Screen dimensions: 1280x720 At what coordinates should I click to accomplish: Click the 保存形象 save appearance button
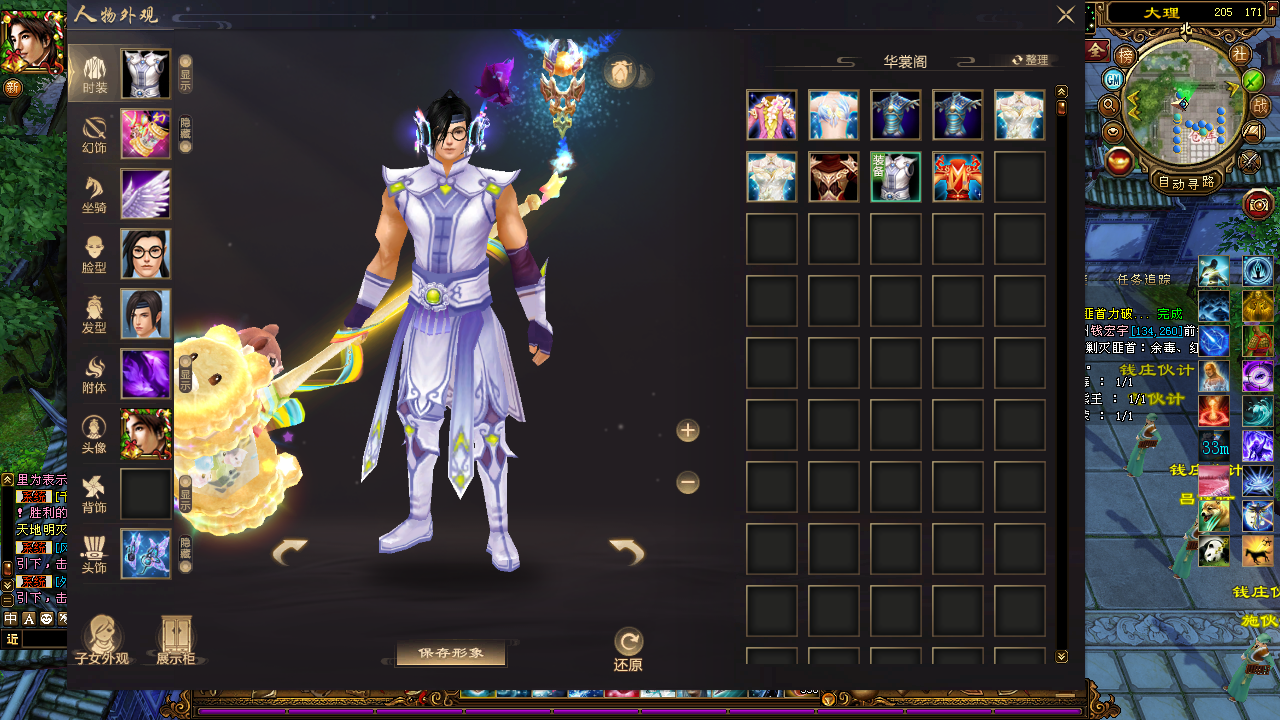(451, 653)
